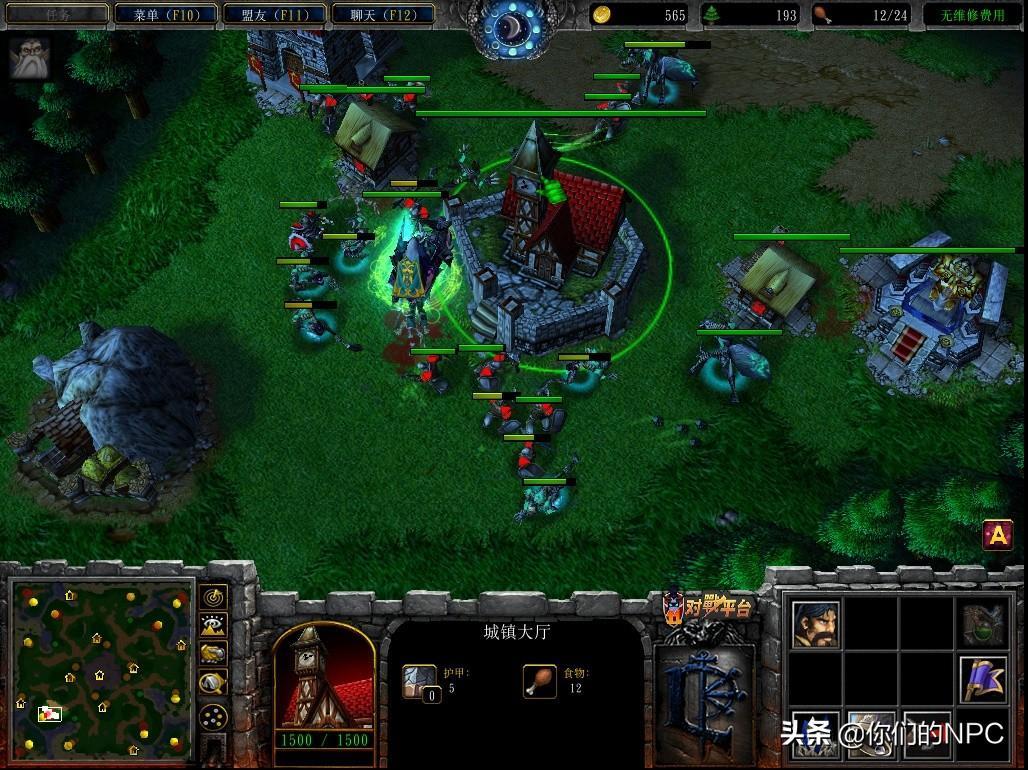Viewport: 1028px width, 770px height.
Task: Select the green potion backpack icon
Action: coord(982,624)
